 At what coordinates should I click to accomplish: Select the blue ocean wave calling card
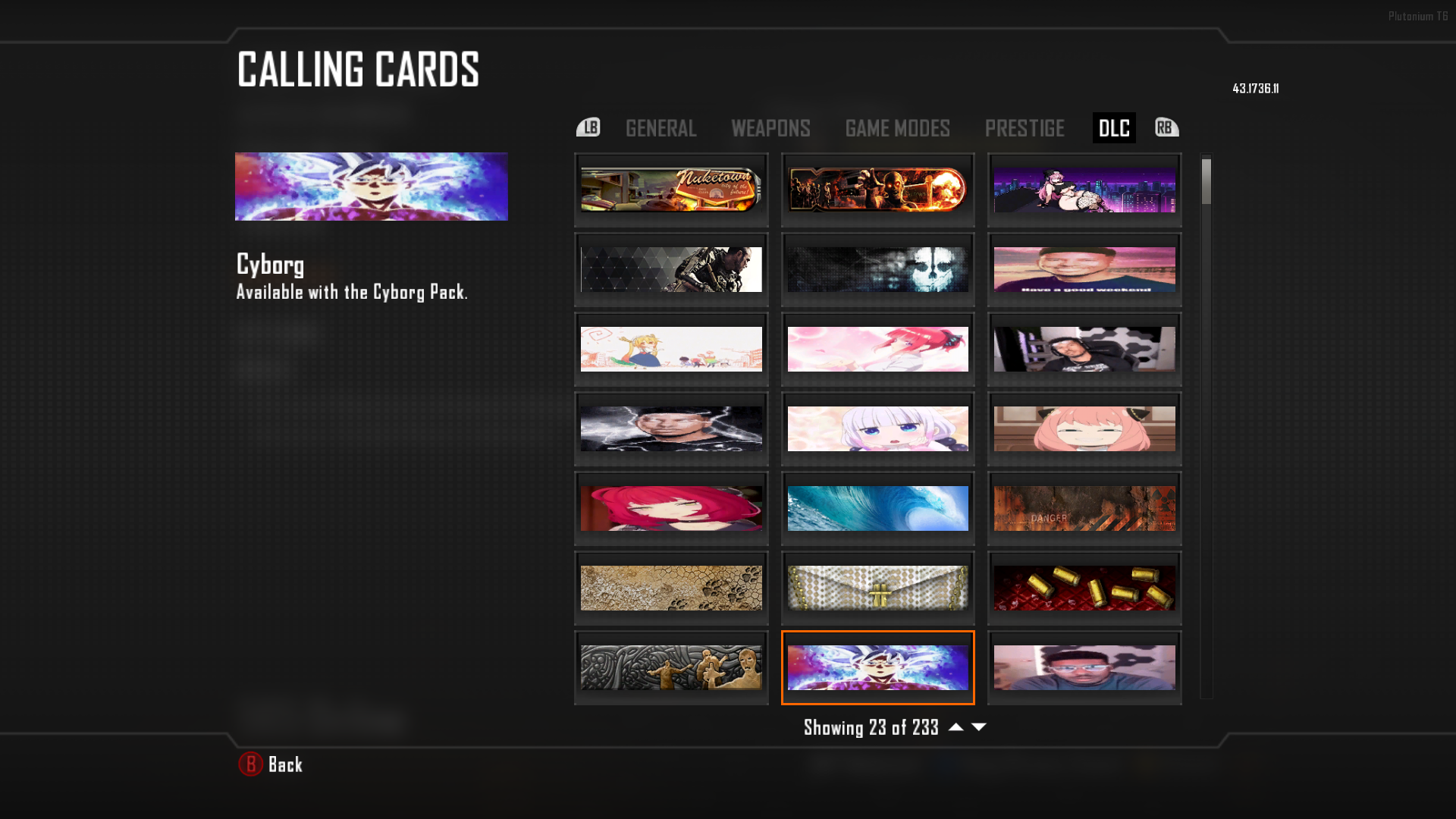click(x=877, y=508)
